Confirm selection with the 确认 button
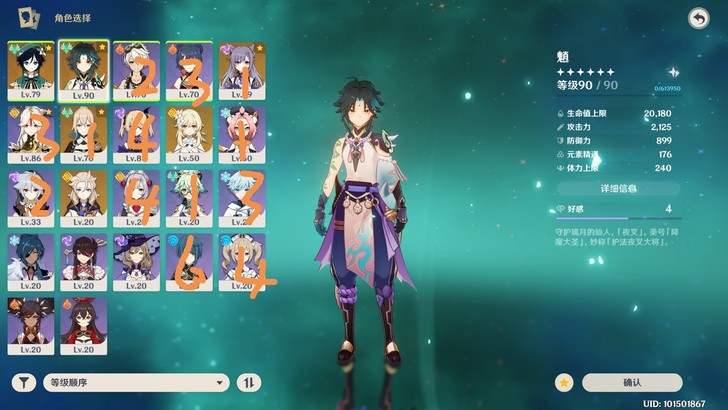 coord(632,382)
